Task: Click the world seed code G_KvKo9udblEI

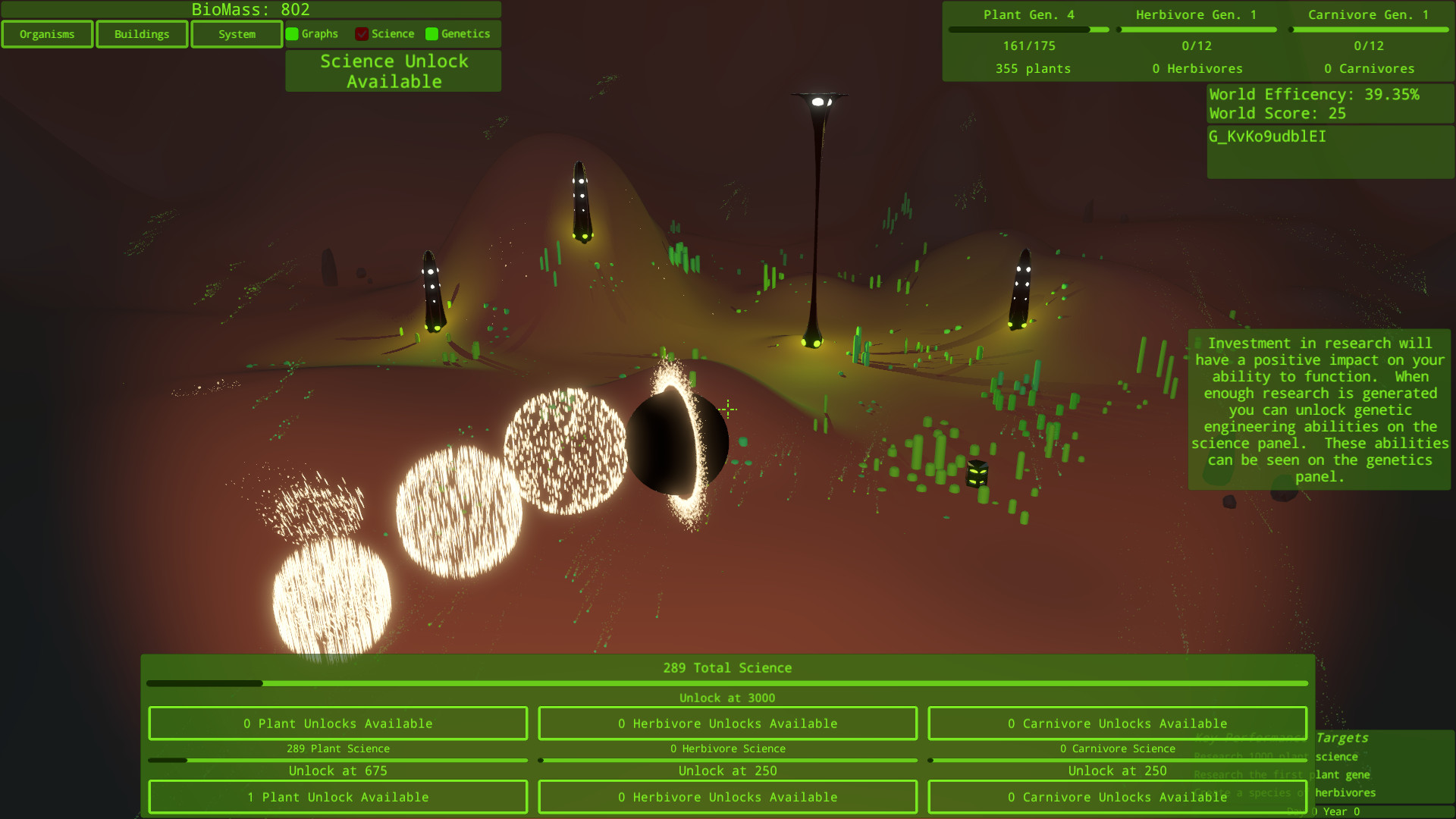Action: point(1268,137)
